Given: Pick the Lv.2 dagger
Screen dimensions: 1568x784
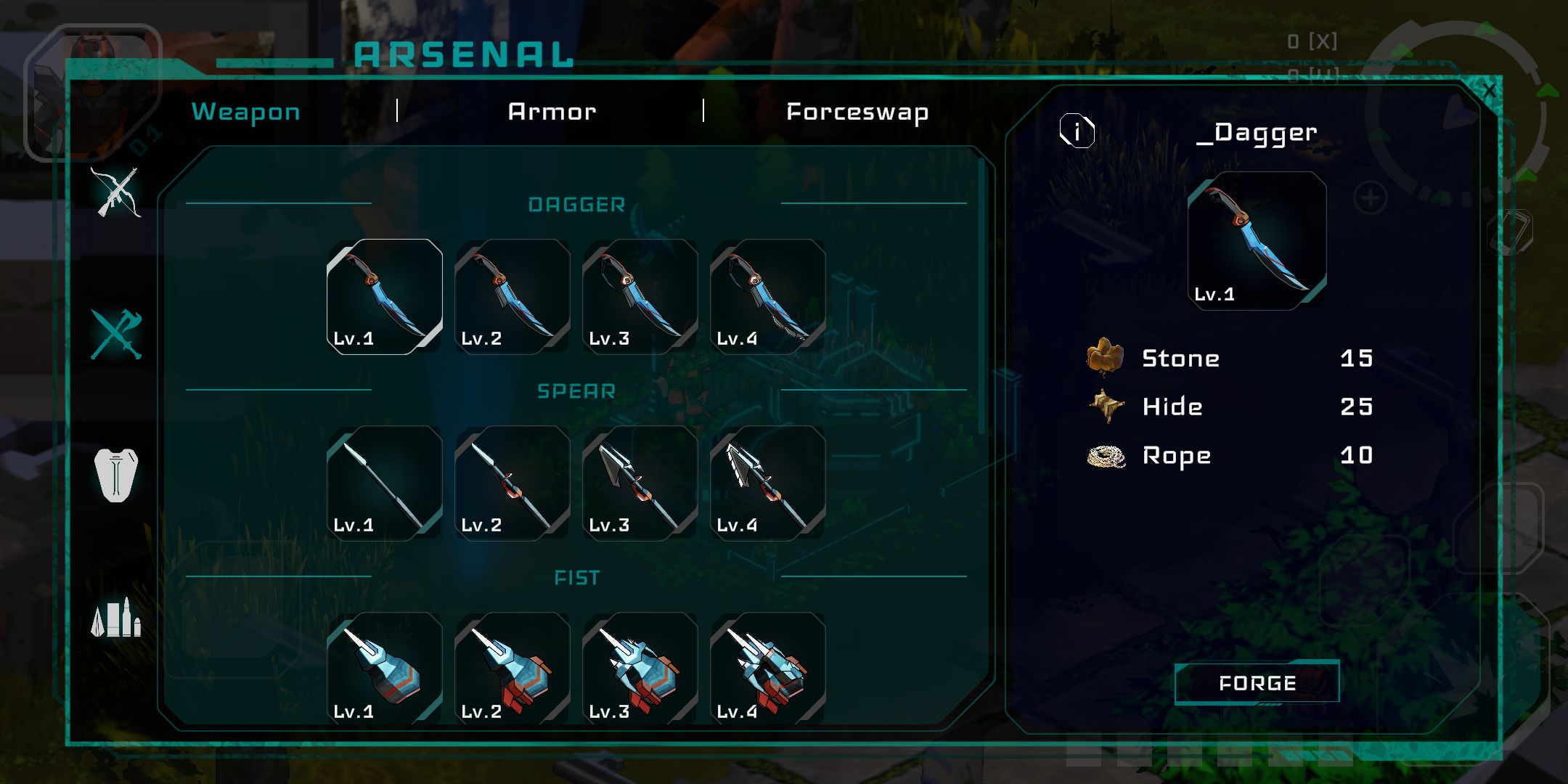Looking at the screenshot, I should tap(513, 296).
